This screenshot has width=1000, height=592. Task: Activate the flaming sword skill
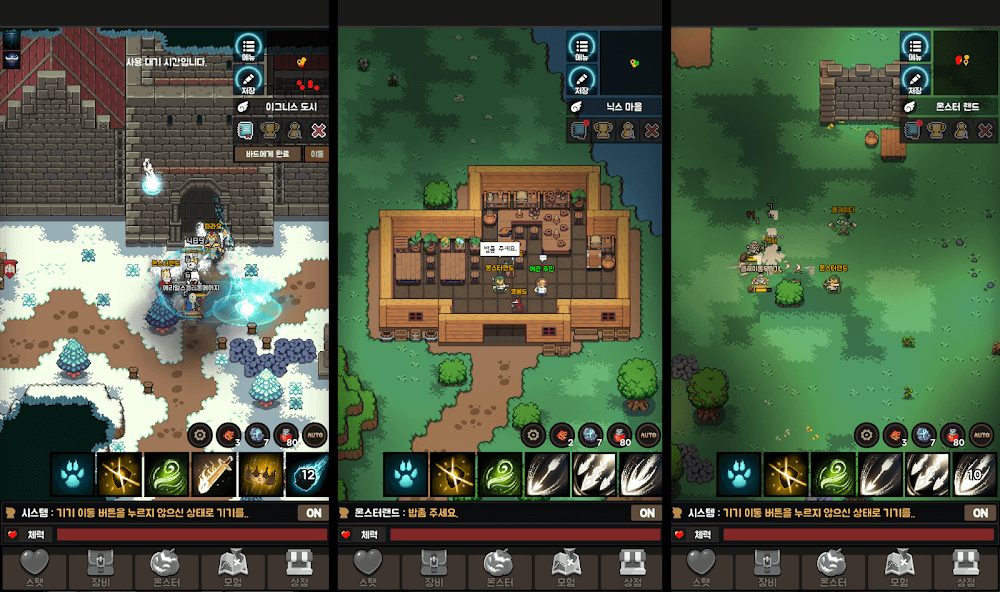(x=213, y=474)
